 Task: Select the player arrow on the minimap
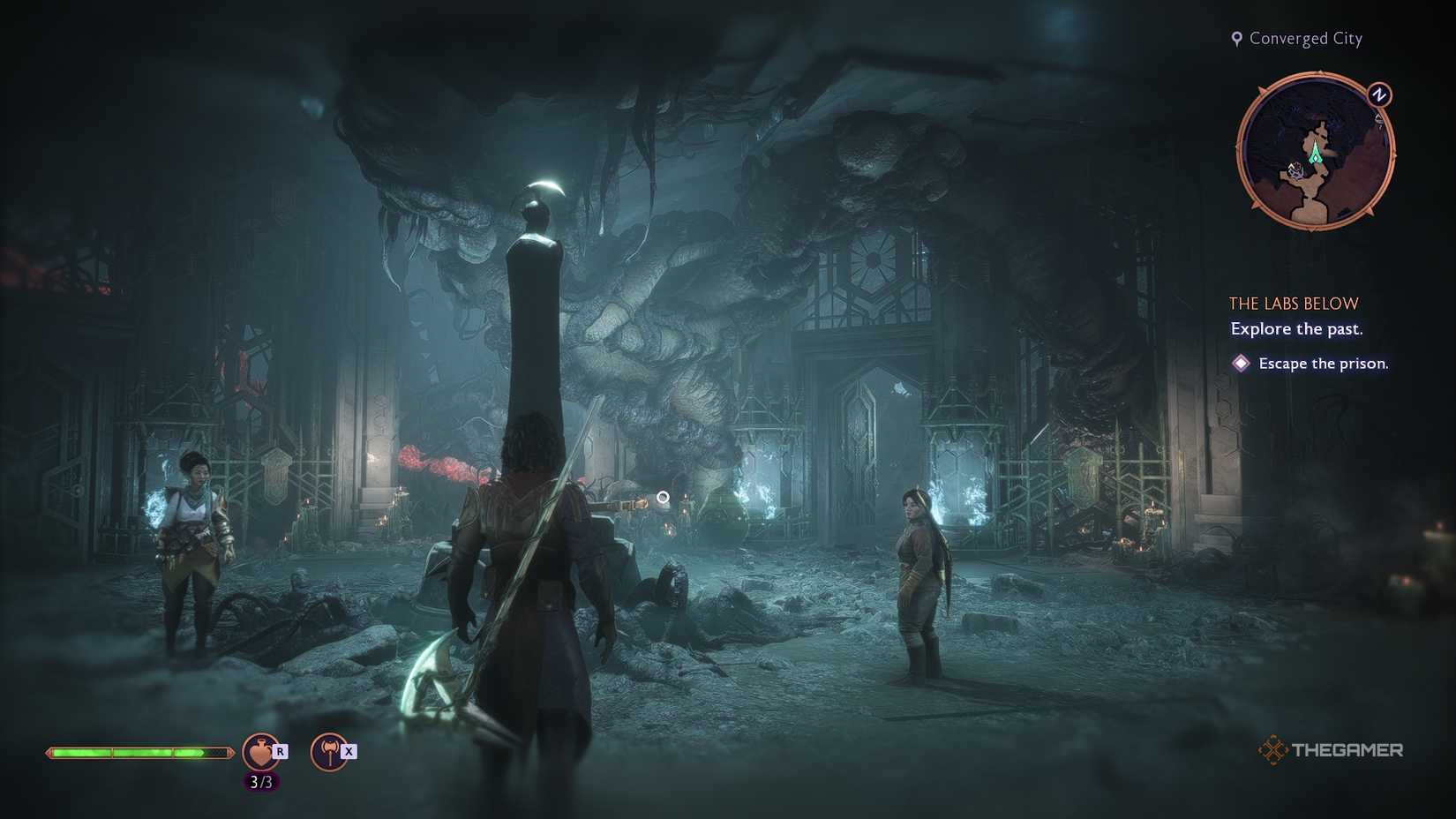1315,155
